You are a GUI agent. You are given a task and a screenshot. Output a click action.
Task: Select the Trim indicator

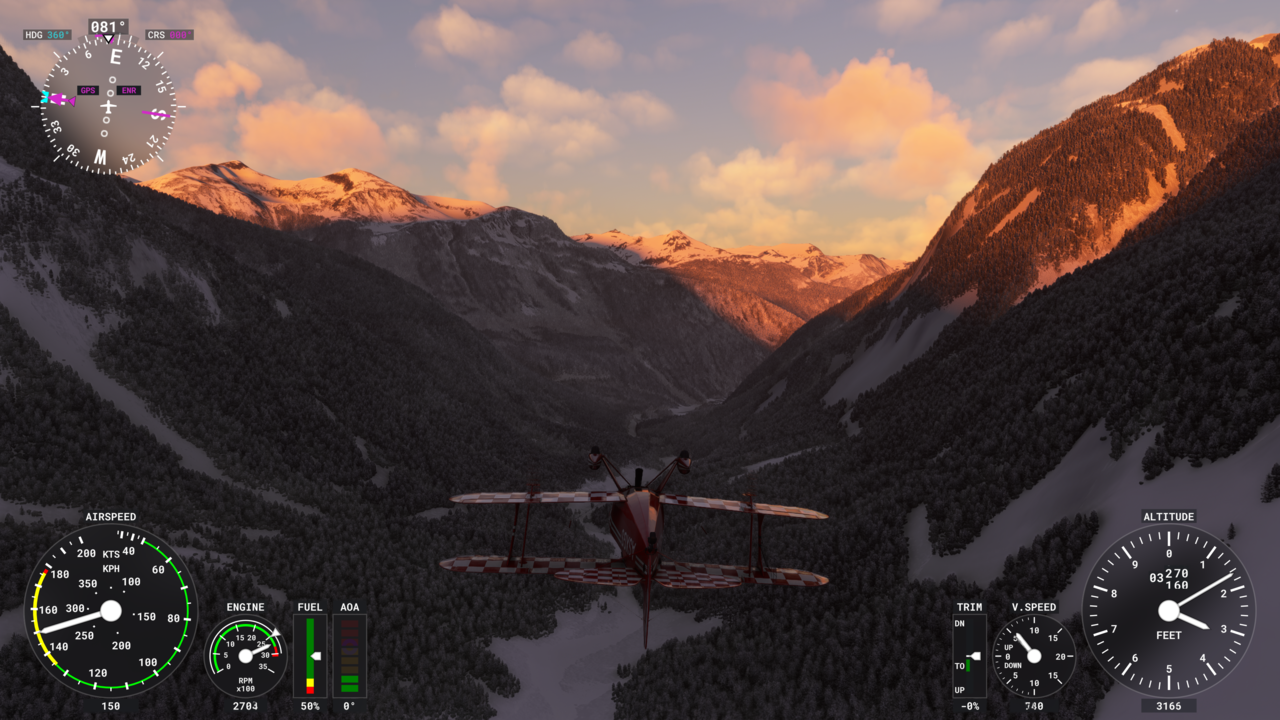[969, 656]
